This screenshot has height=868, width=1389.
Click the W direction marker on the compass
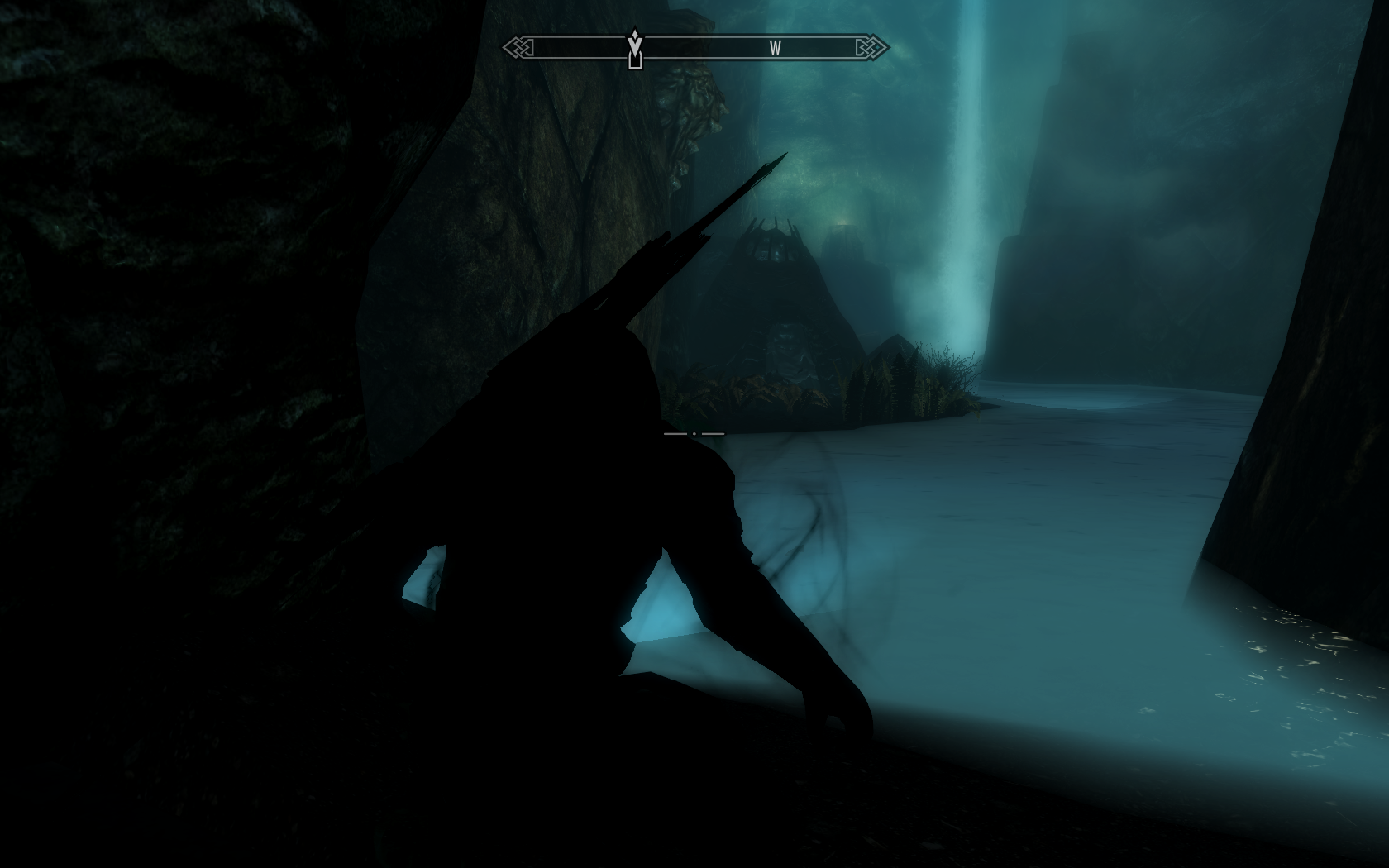click(774, 49)
